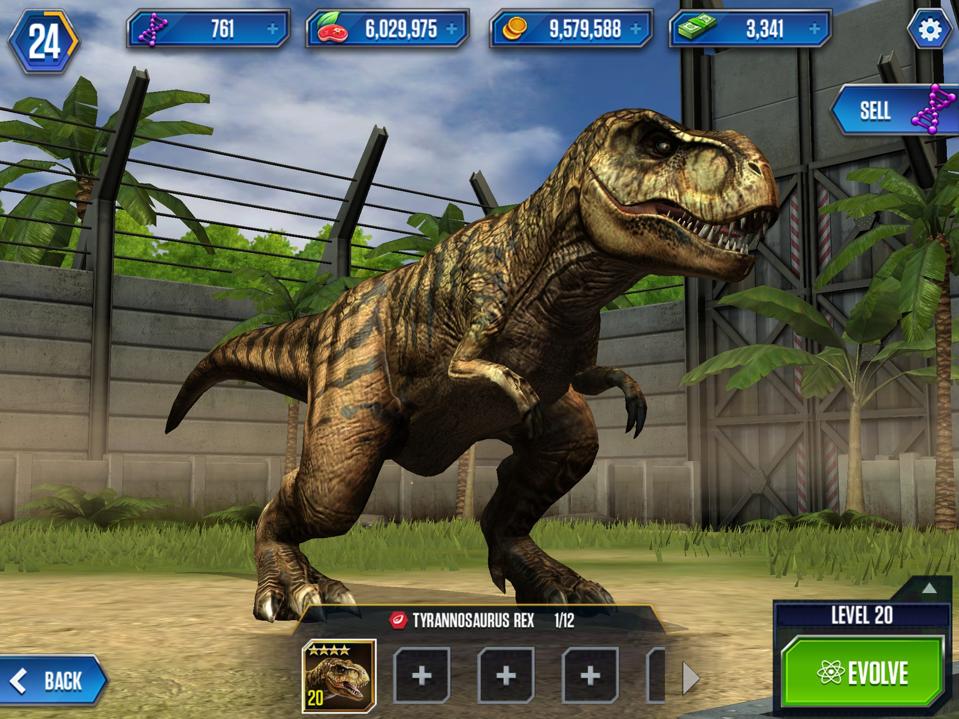959x719 pixels.
Task: Expand the panel above Level 20
Action: 929,588
